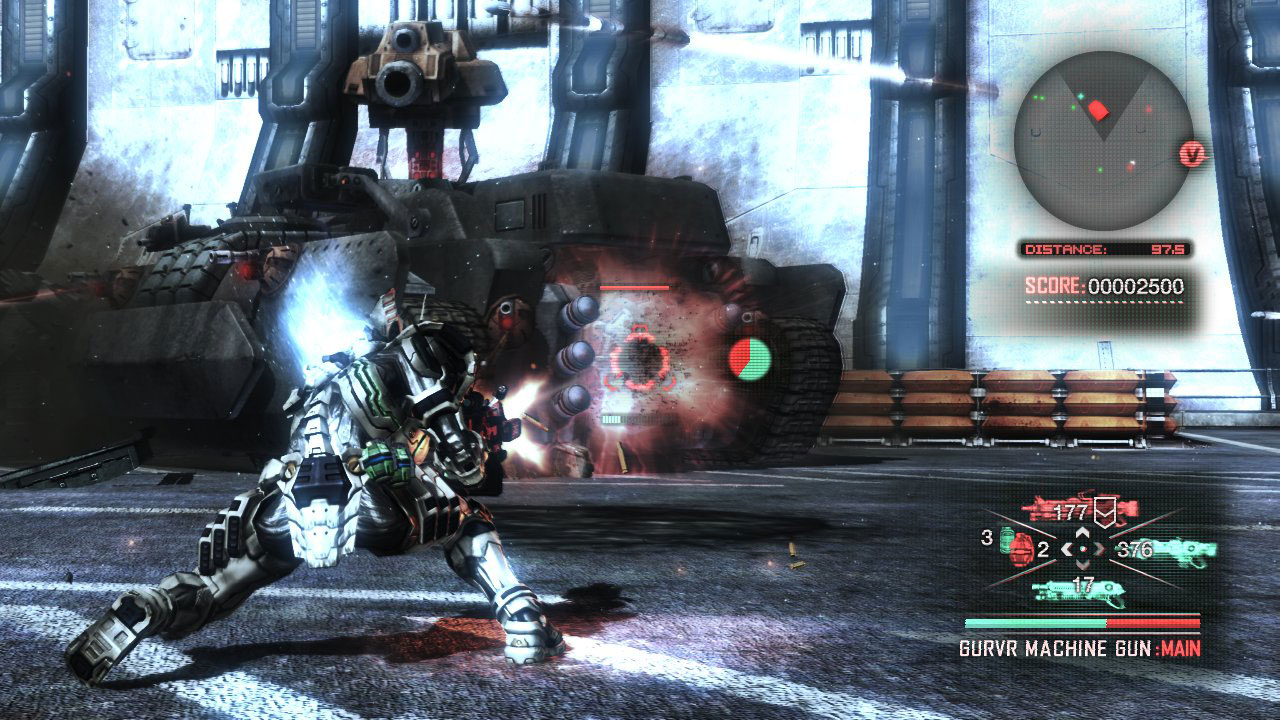Click the weapon selector directional pad center
Image resolution: width=1280 pixels, height=720 pixels.
click(x=1082, y=549)
